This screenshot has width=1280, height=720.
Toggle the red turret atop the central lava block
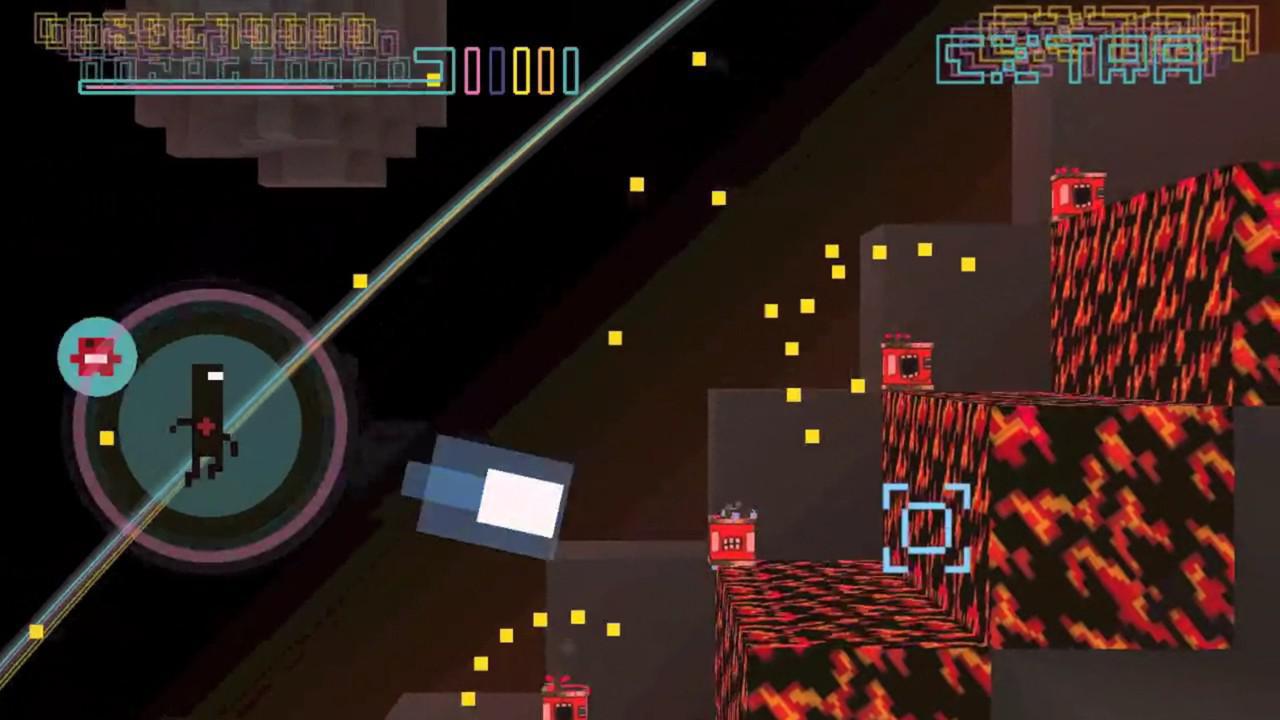905,362
